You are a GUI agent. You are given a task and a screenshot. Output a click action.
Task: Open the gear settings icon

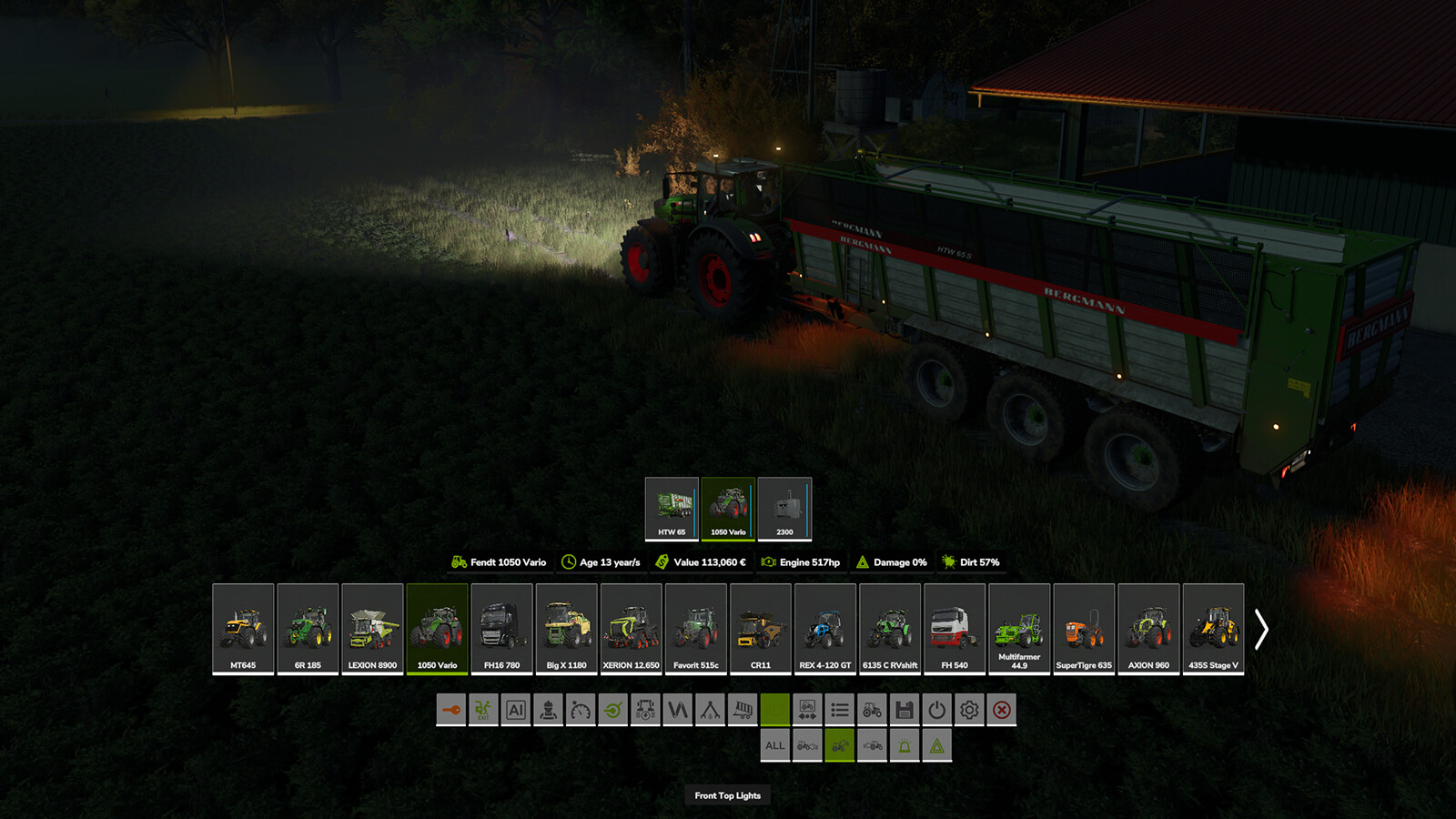pyautogui.click(x=969, y=710)
